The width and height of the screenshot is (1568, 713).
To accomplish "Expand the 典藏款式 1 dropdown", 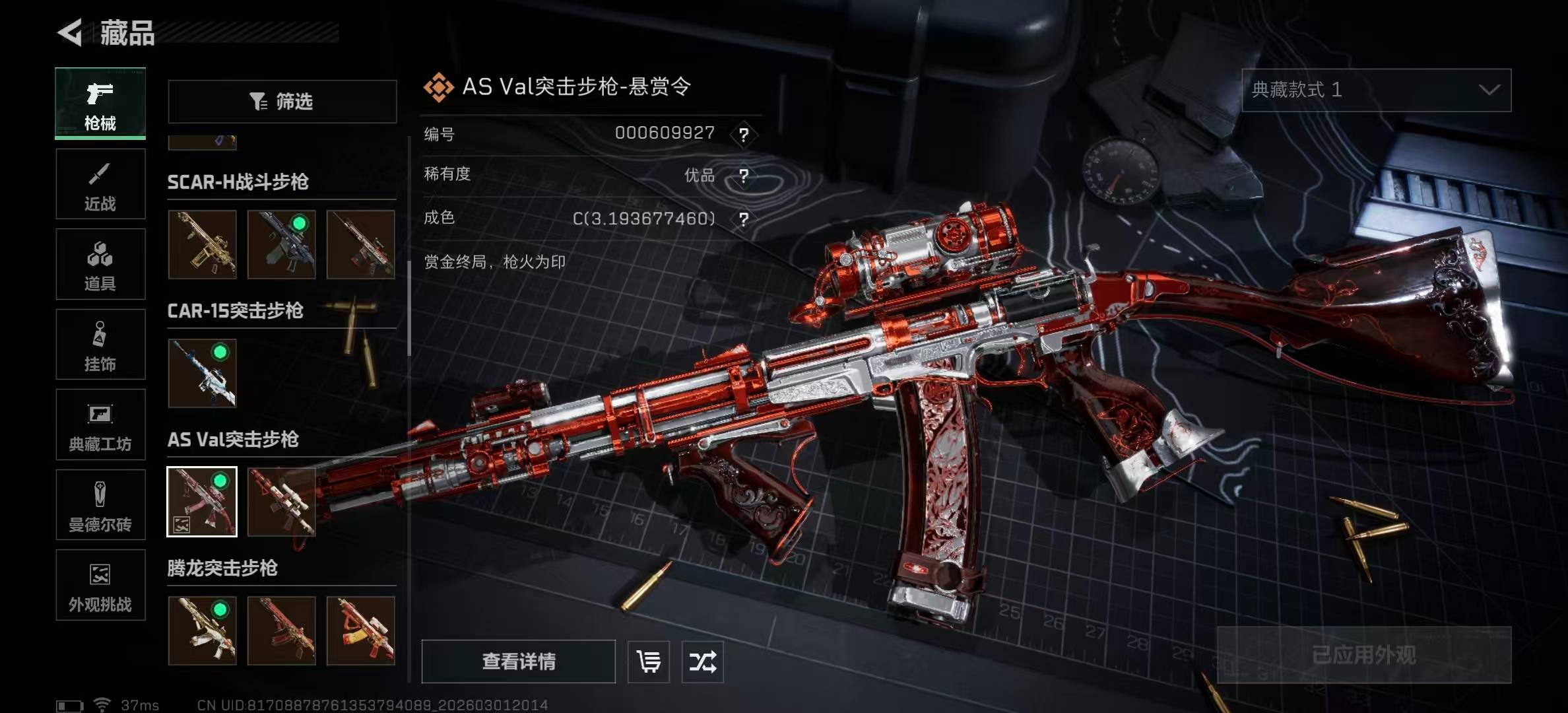I will [1376, 90].
